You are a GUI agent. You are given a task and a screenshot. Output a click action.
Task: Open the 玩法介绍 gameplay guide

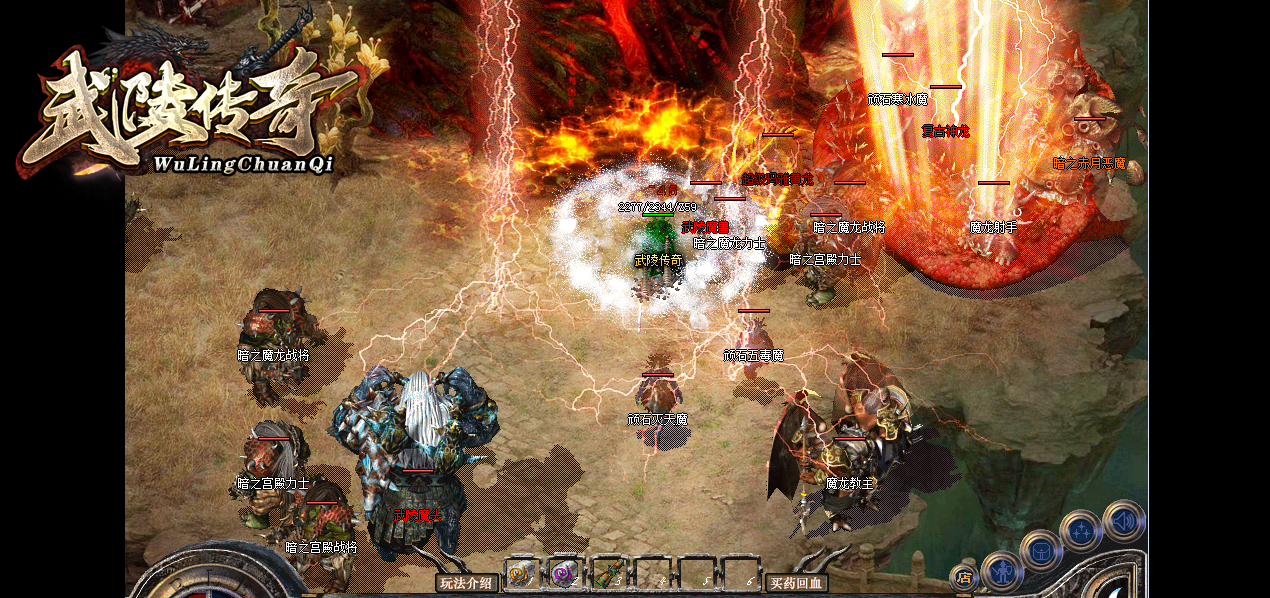coord(467,582)
